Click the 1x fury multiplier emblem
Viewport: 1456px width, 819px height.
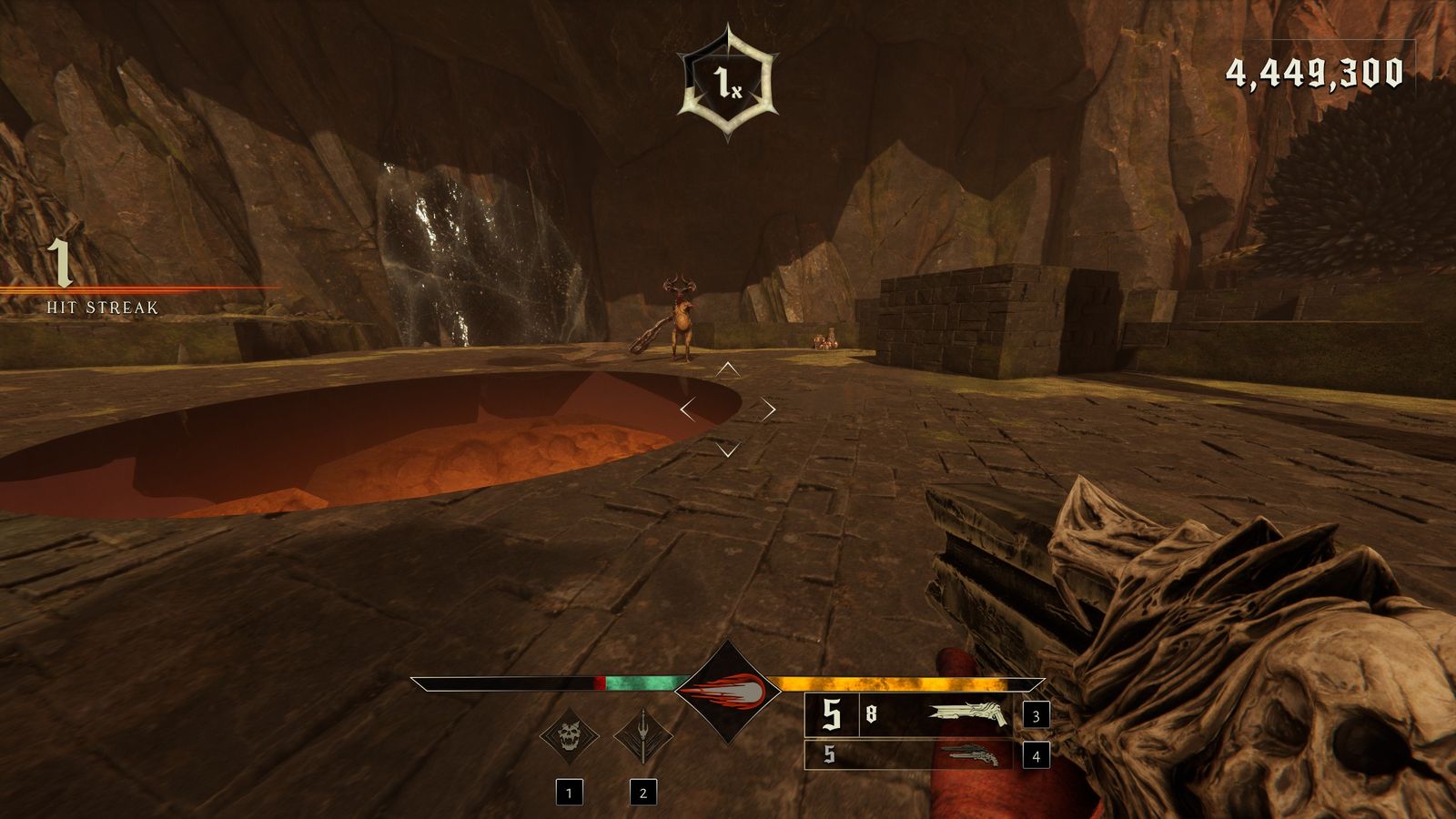(727, 85)
